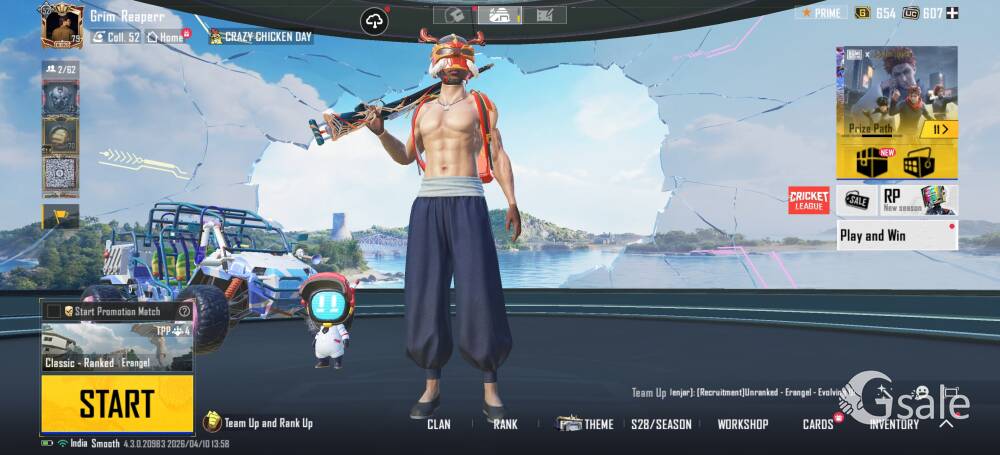Select the Home button beside Coll. 52
The height and width of the screenshot is (455, 1000).
point(165,37)
